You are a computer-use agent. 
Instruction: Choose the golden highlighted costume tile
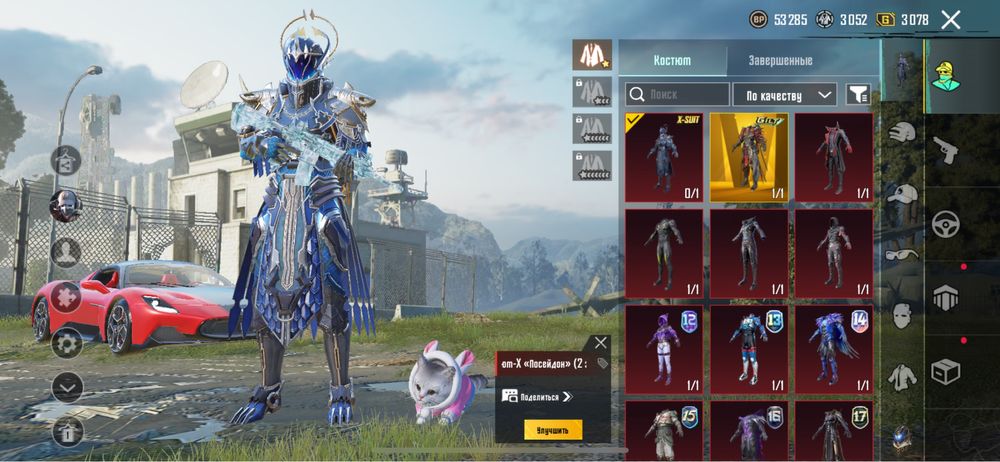coord(749,157)
